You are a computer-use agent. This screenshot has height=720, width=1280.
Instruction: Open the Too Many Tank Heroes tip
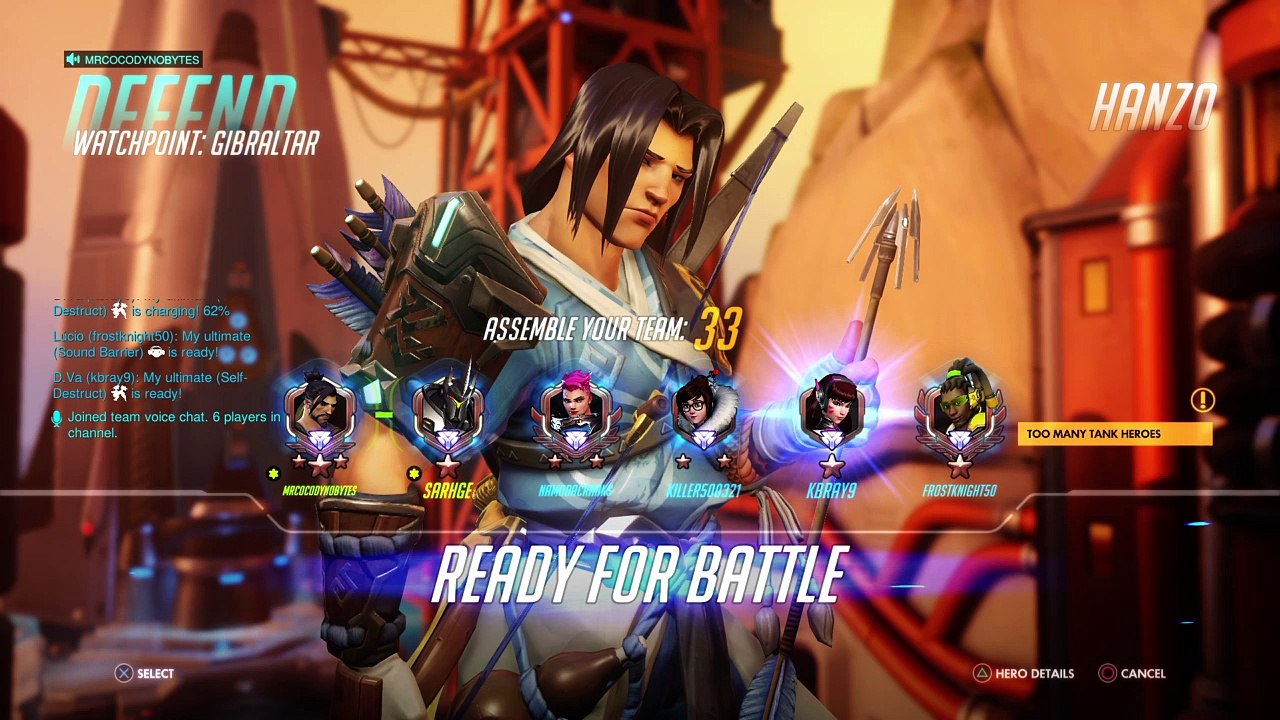pyautogui.click(x=1114, y=434)
